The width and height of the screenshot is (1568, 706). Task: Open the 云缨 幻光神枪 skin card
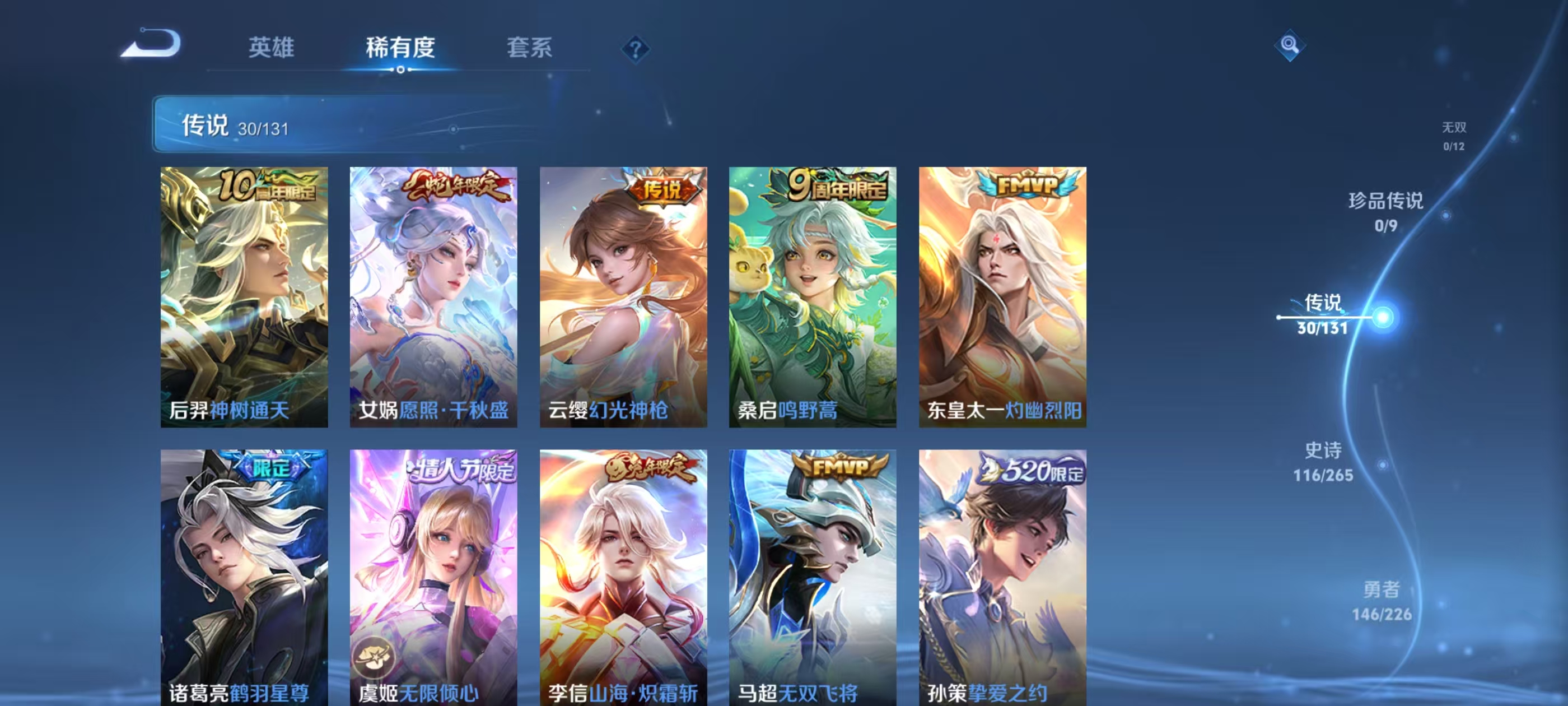623,296
